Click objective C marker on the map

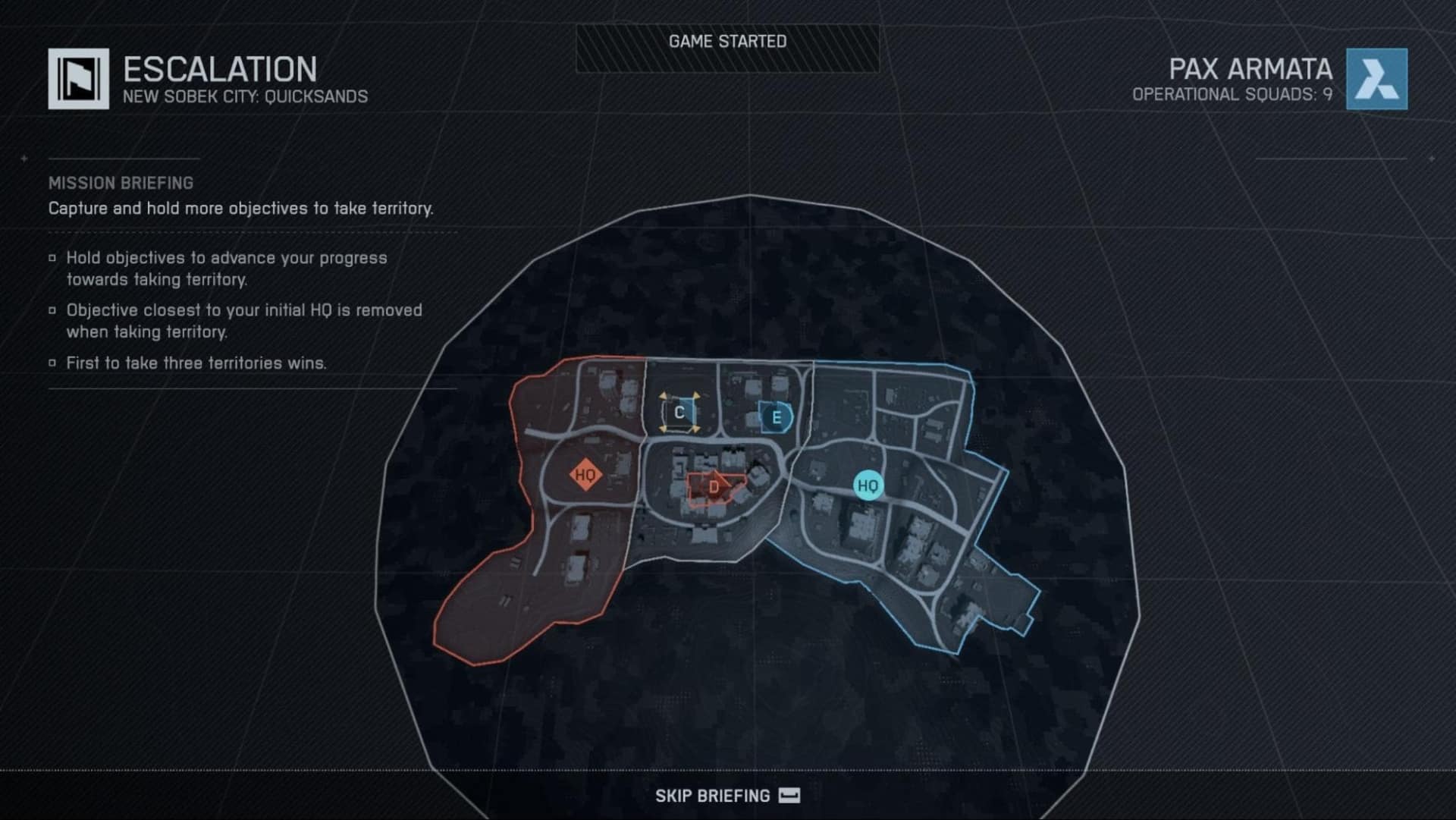click(x=679, y=413)
